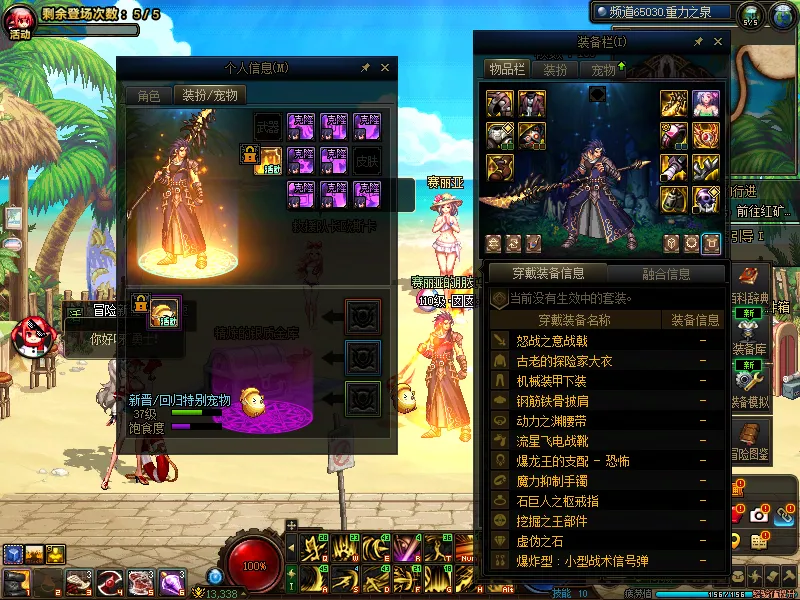Close the 装备栏 equipment window

click(717, 42)
